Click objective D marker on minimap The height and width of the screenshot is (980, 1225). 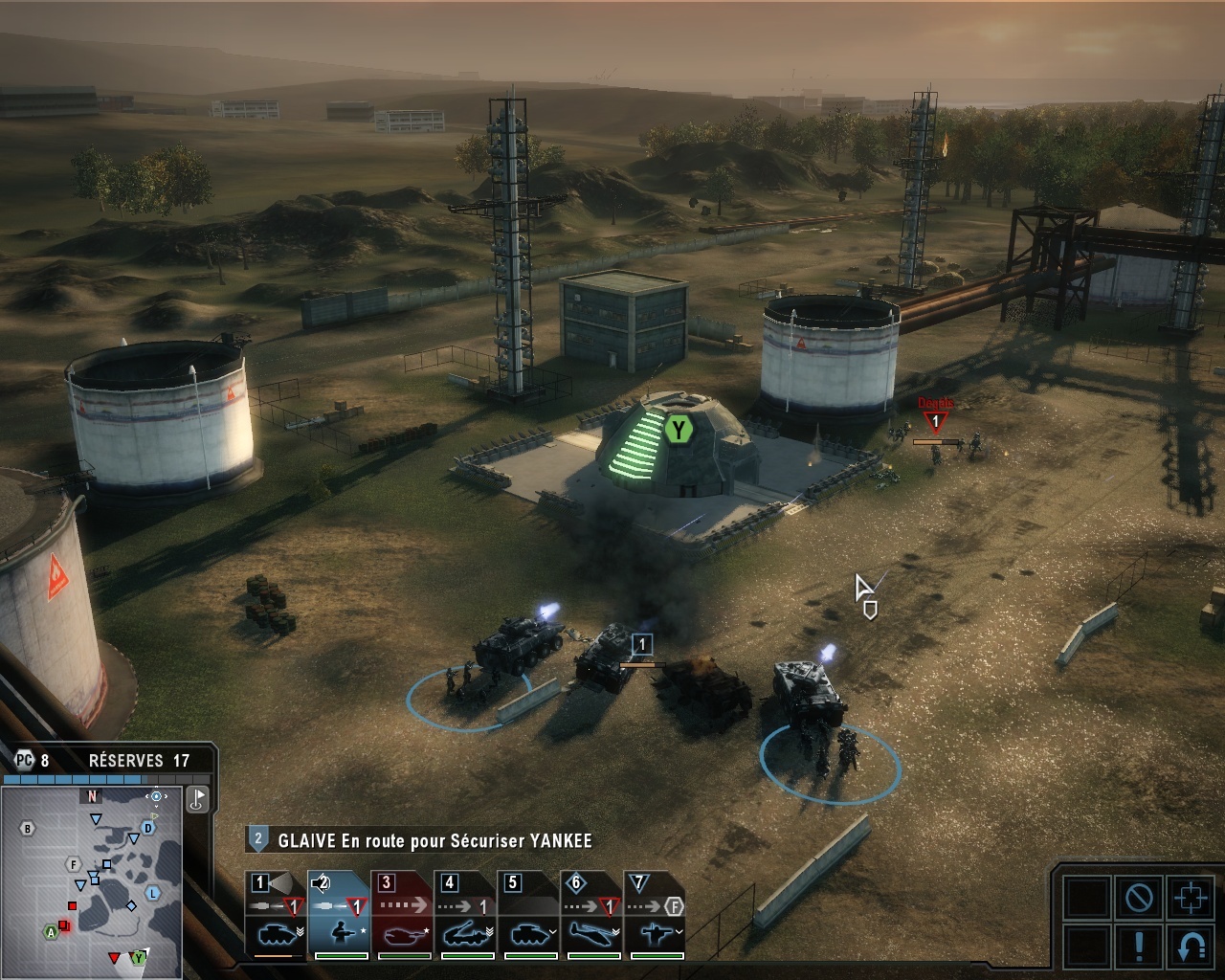[x=148, y=827]
